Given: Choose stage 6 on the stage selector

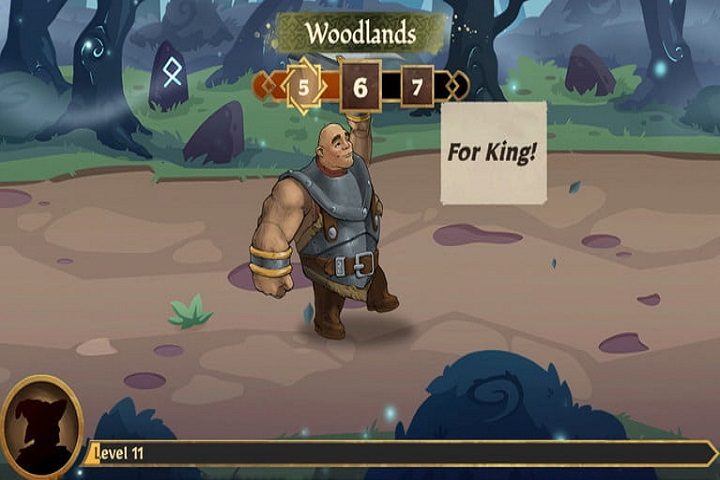Looking at the screenshot, I should pos(360,87).
